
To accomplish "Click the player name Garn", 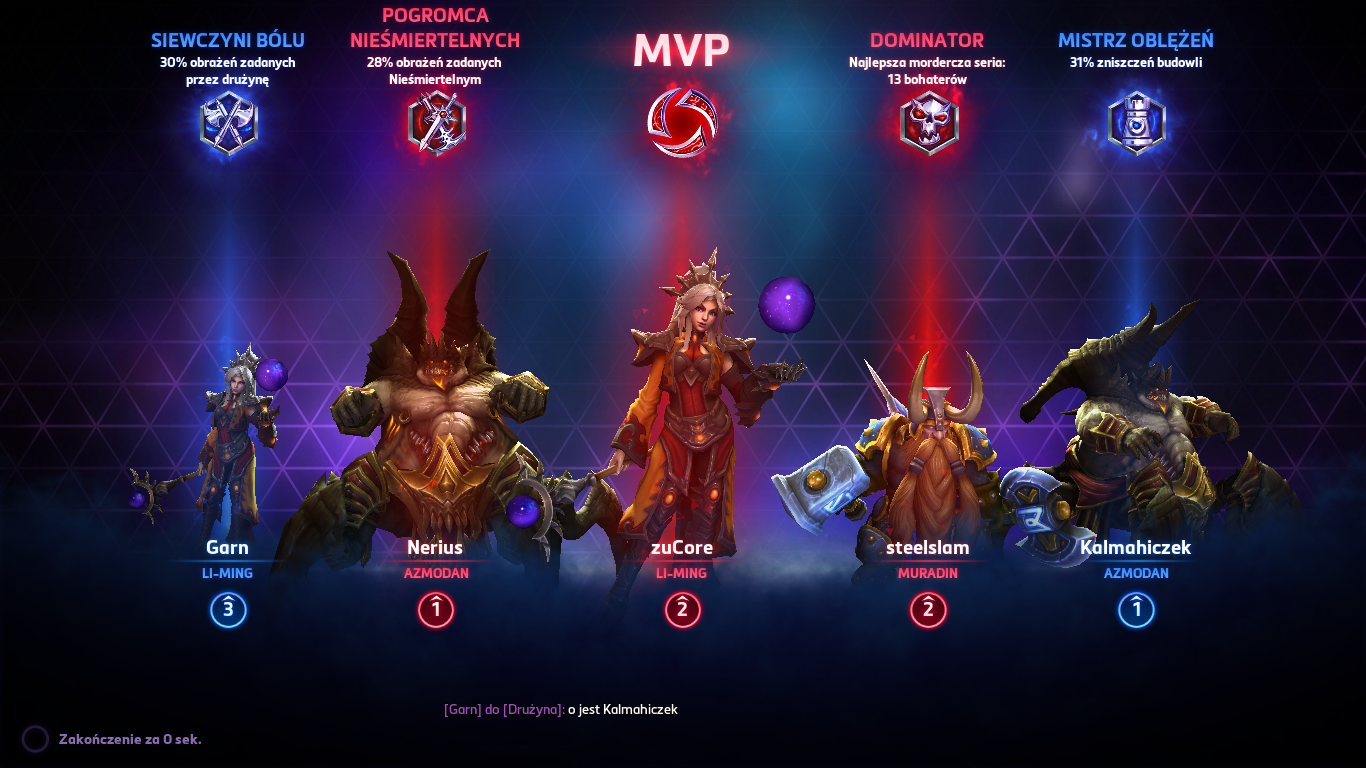I will click(x=228, y=547).
